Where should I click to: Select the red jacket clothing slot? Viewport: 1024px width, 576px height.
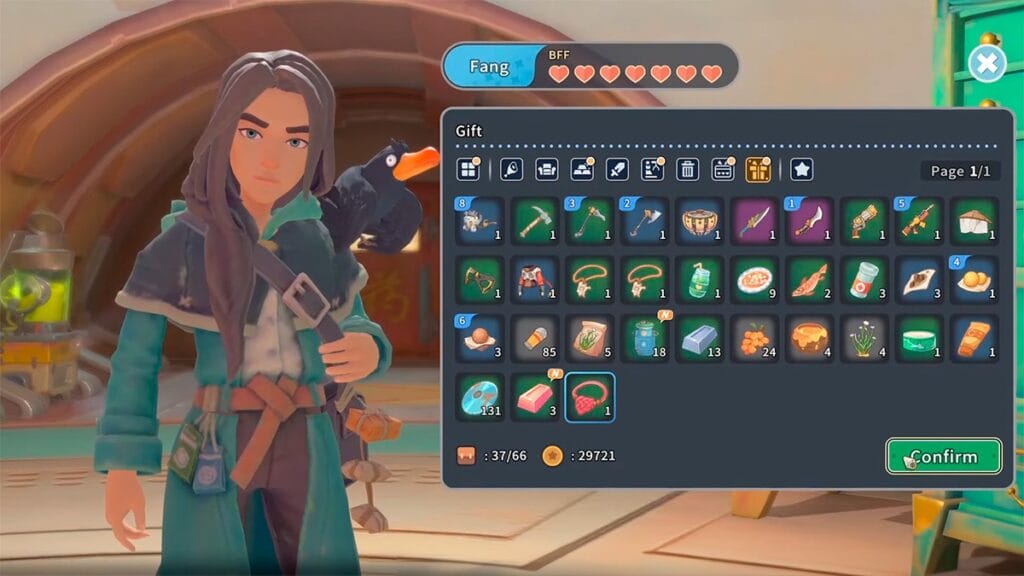point(536,279)
